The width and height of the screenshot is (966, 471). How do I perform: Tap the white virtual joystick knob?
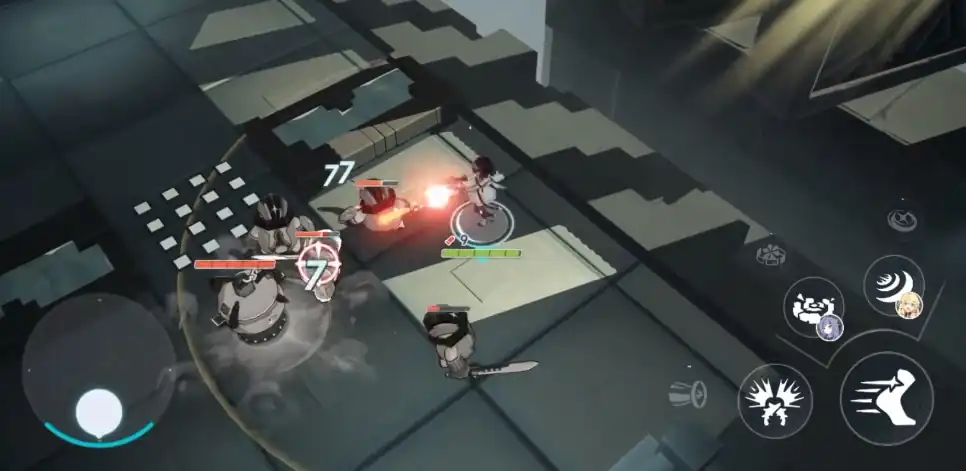click(x=100, y=410)
